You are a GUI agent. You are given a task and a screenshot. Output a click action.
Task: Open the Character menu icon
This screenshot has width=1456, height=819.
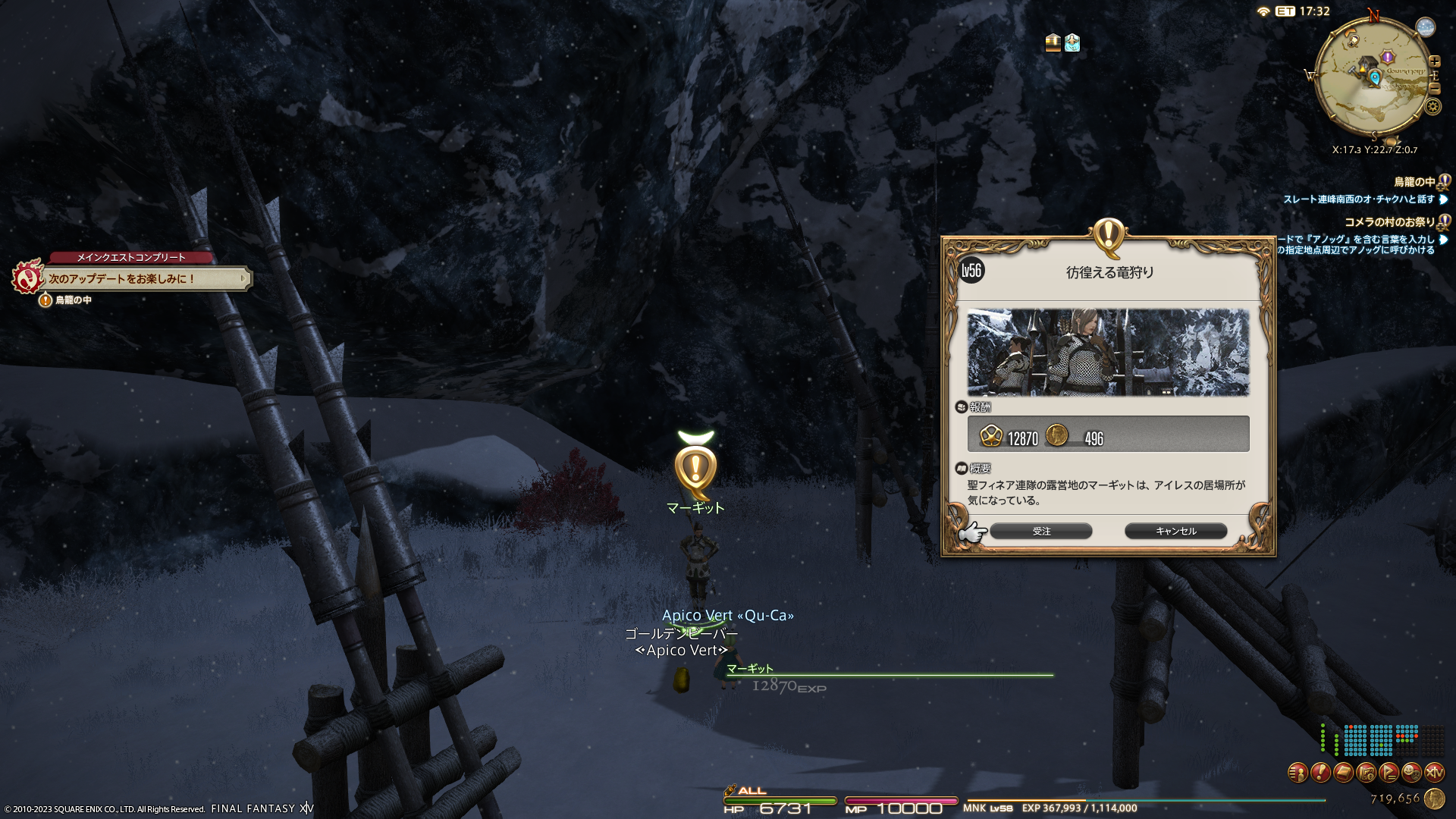coord(1298,773)
